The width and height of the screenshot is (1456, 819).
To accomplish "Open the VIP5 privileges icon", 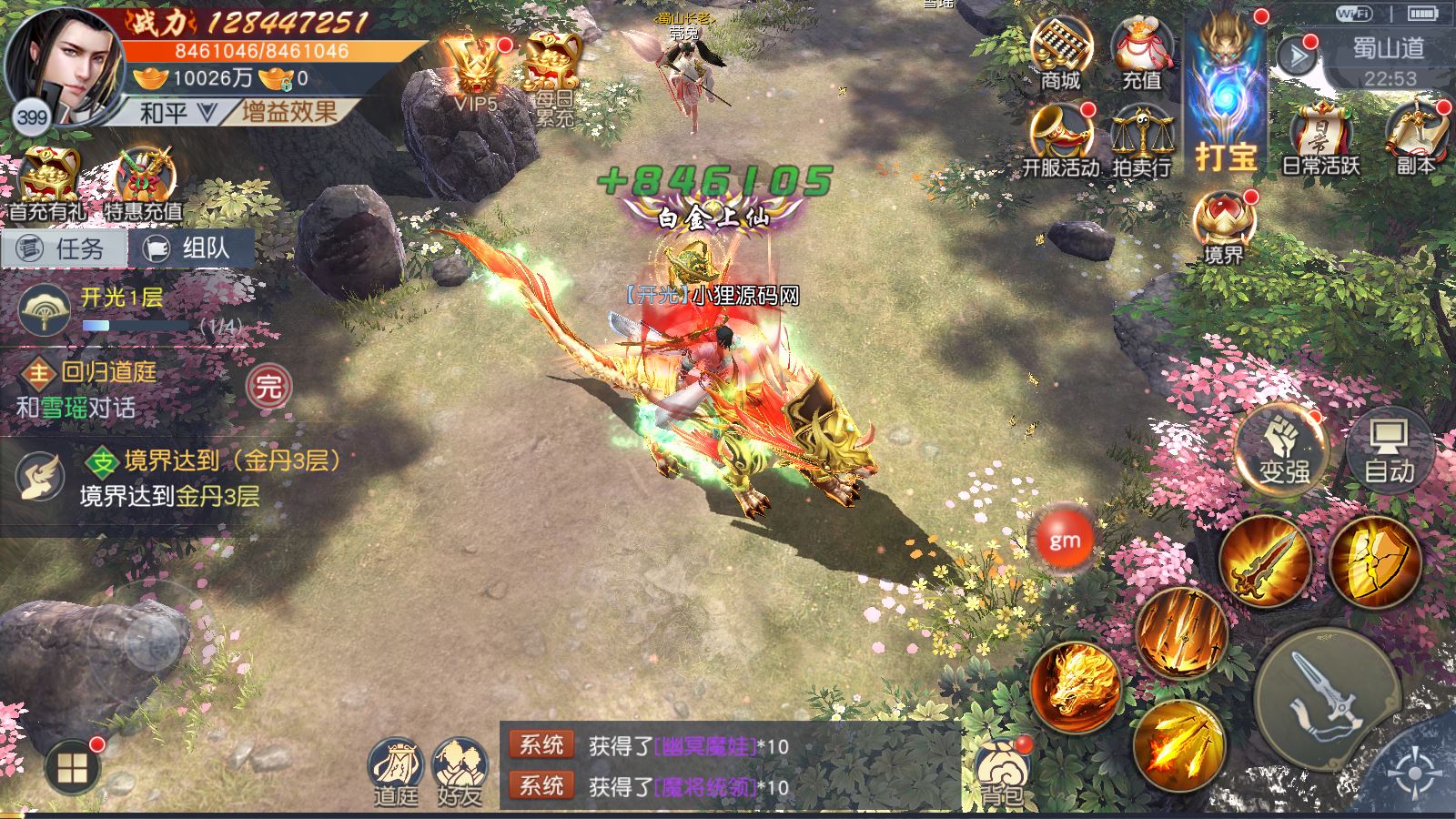I will point(476,73).
